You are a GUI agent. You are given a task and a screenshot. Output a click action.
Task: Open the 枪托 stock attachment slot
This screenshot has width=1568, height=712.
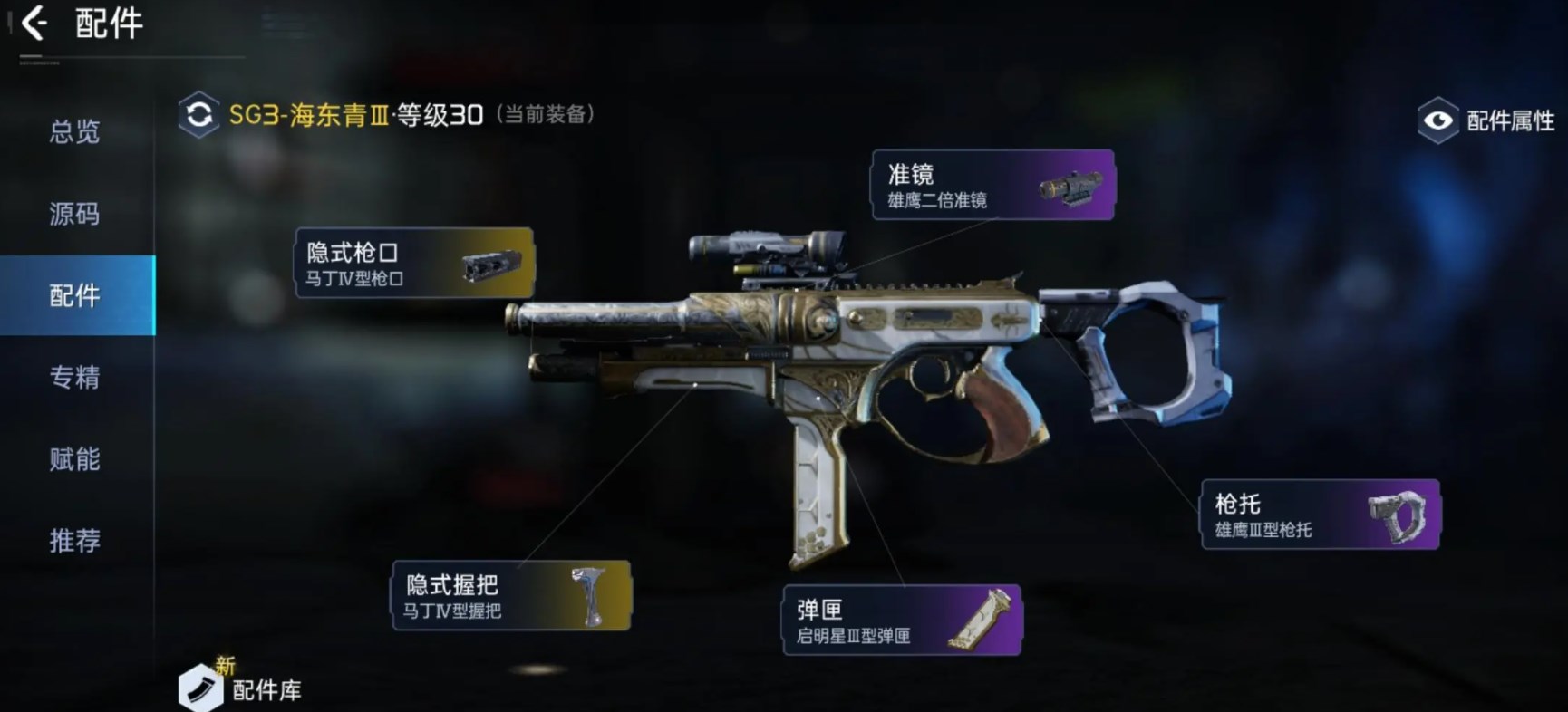[x=1320, y=515]
